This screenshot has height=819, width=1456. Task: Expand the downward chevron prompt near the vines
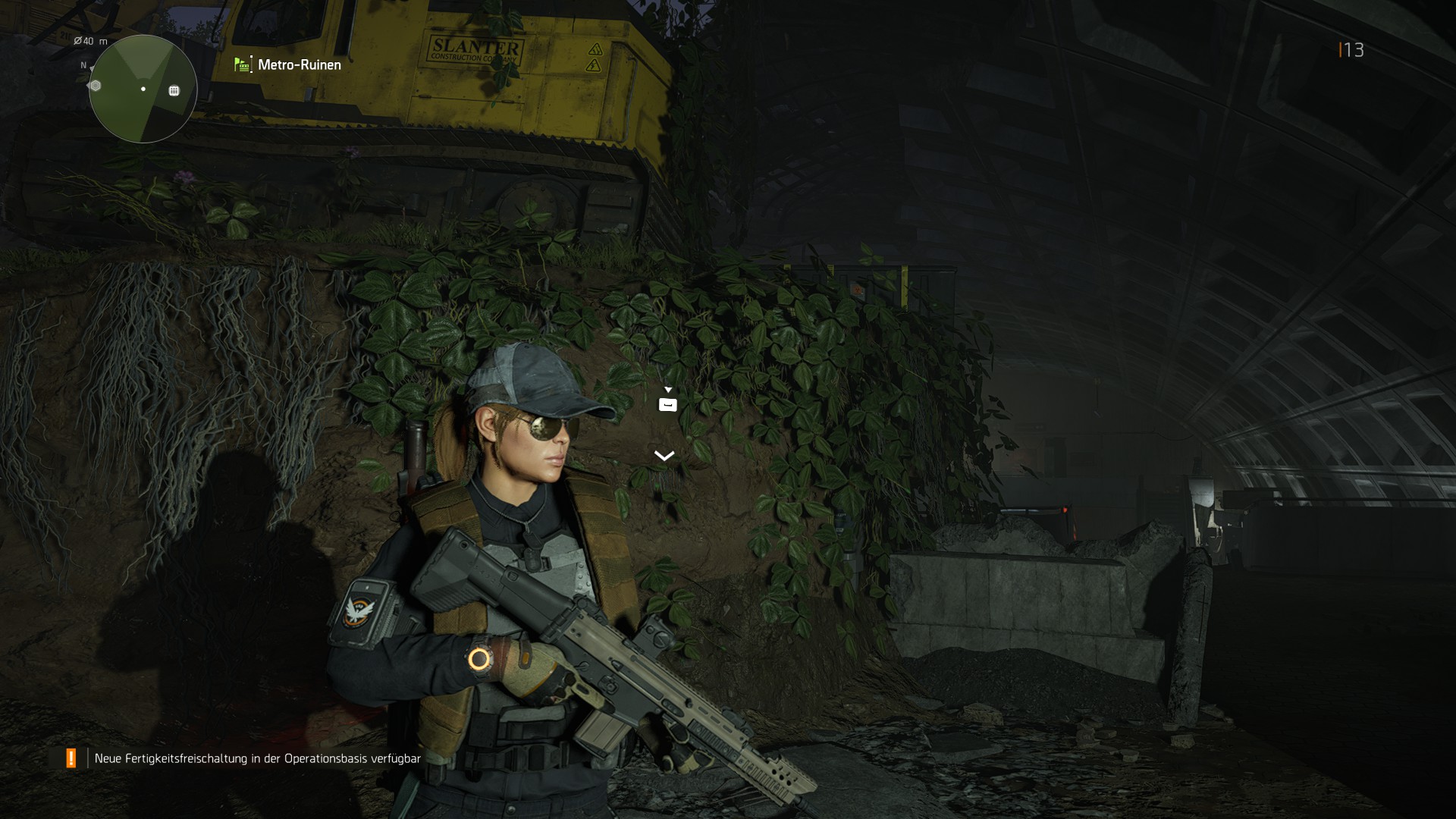click(664, 456)
